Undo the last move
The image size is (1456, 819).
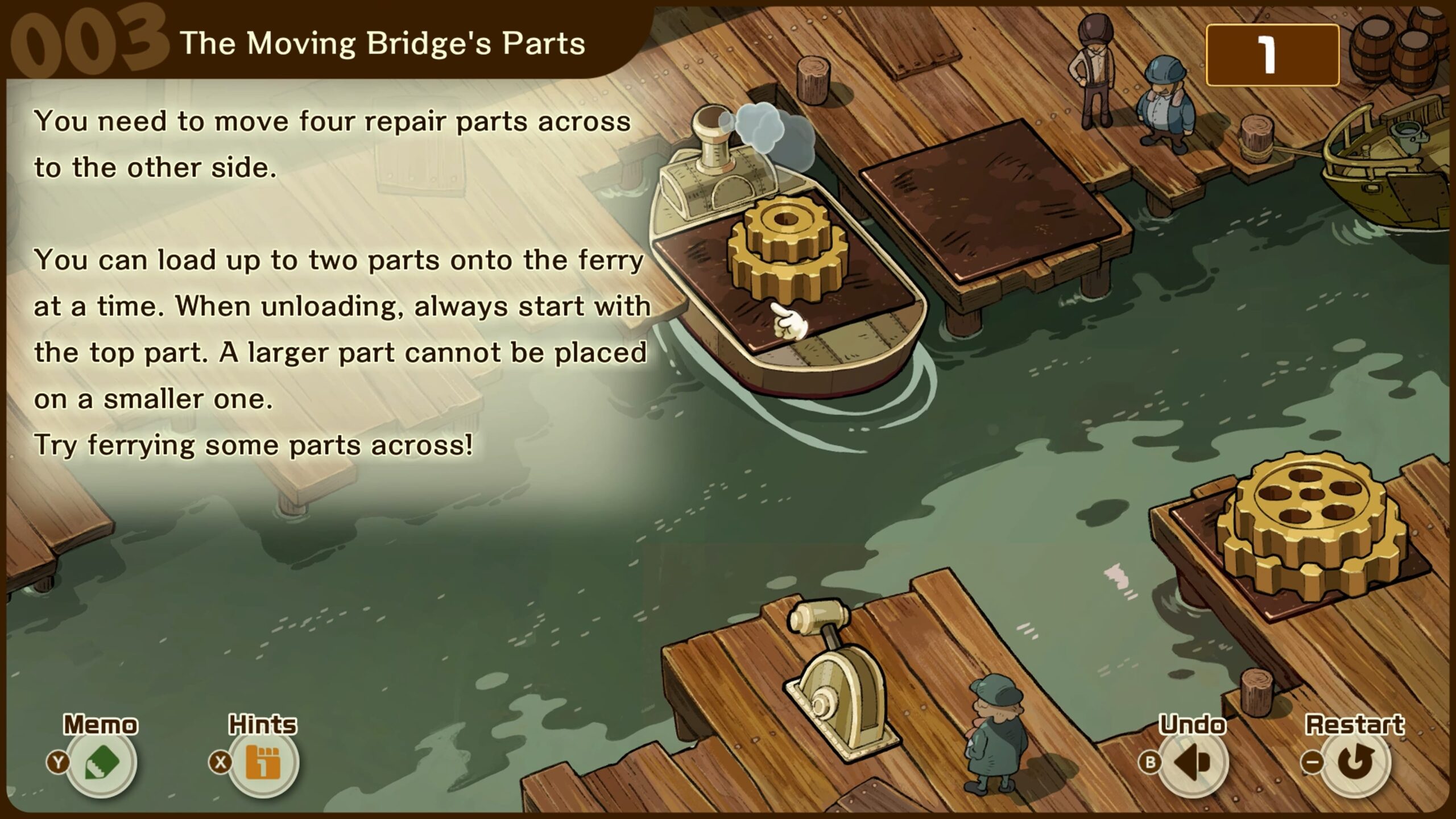(x=1193, y=762)
